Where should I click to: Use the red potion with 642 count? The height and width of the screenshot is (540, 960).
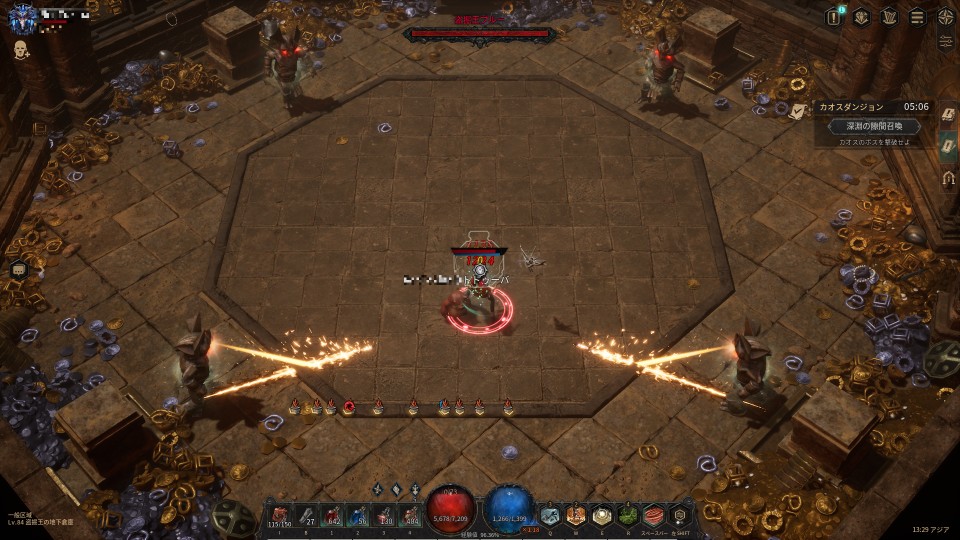tap(331, 514)
